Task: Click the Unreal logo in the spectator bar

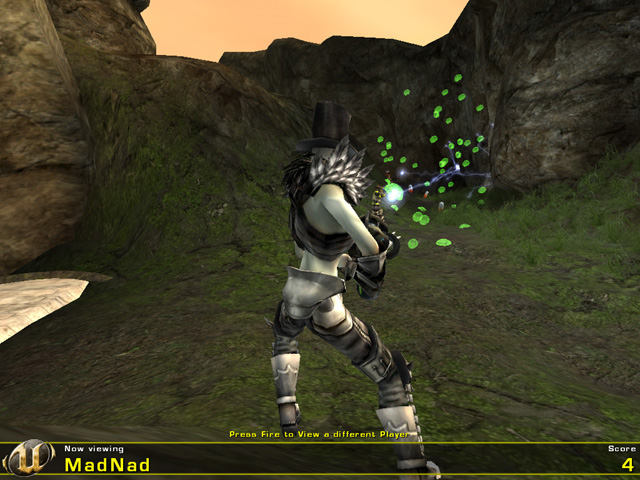Action: 30,458
